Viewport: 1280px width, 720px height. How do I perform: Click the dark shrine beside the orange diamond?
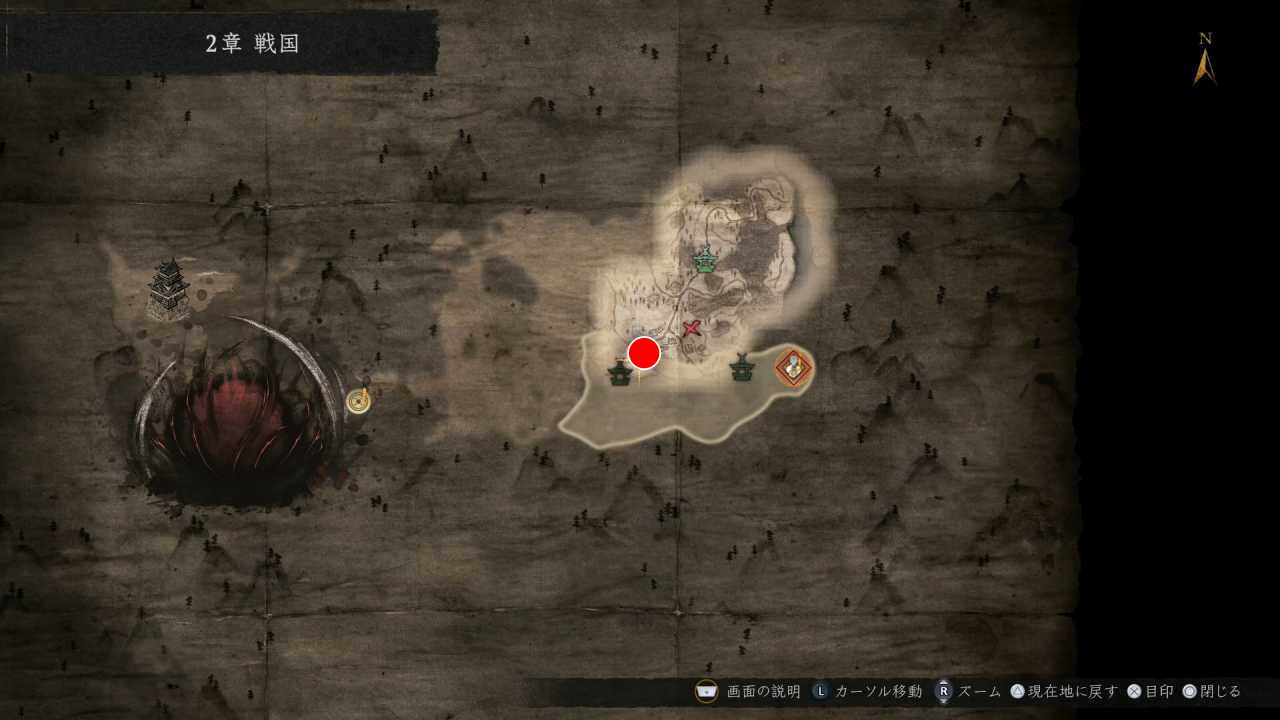point(741,369)
